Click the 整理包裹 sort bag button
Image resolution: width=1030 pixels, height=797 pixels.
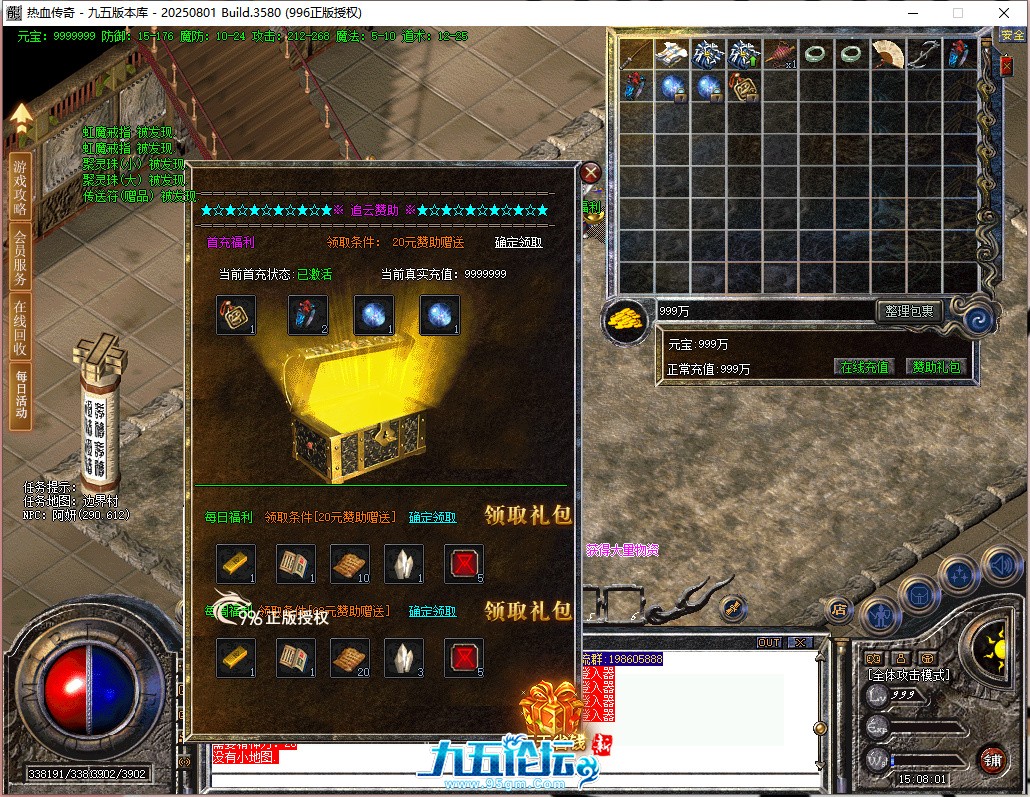(x=909, y=311)
